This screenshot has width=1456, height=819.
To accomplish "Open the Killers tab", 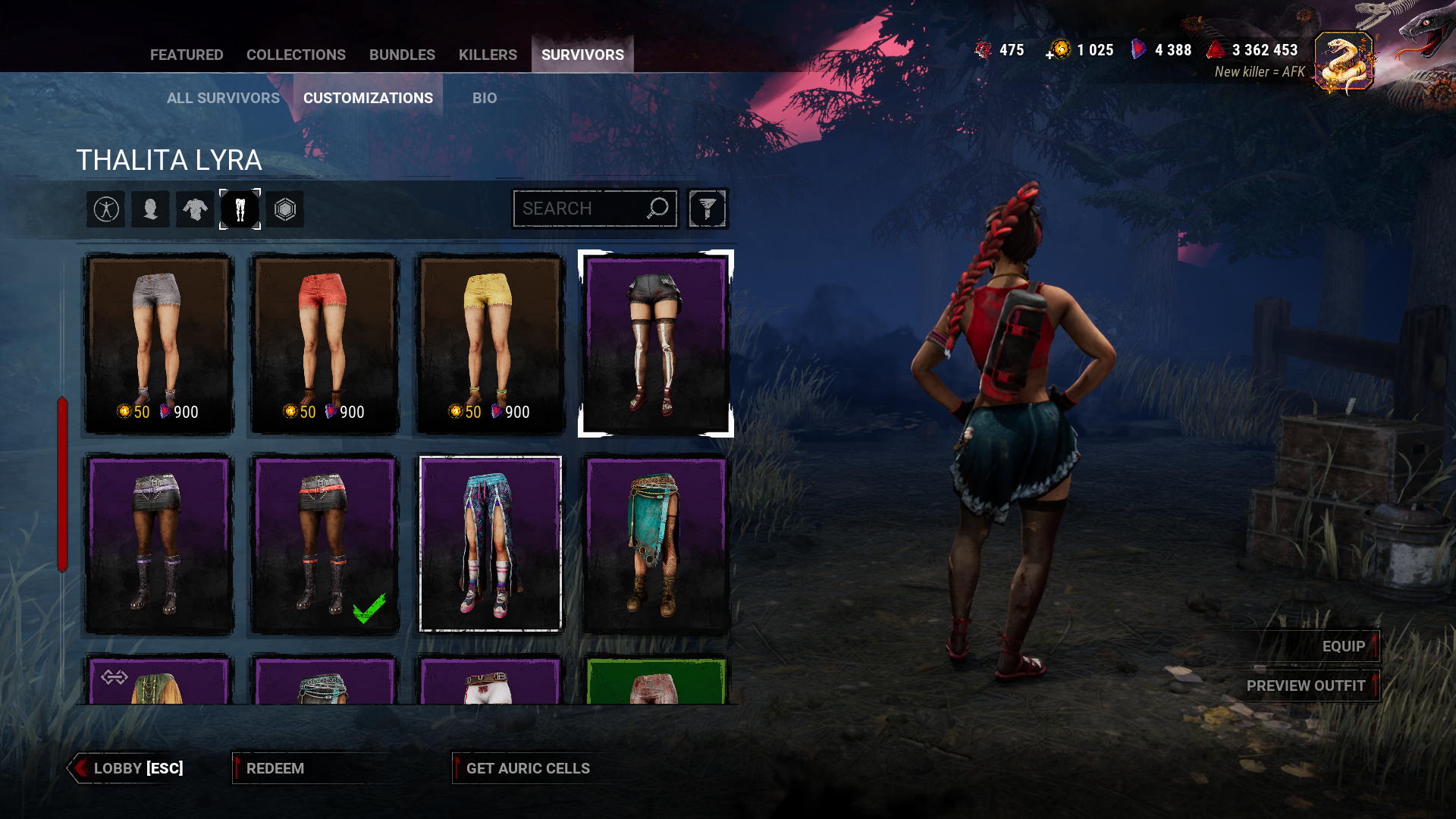I will click(x=488, y=55).
